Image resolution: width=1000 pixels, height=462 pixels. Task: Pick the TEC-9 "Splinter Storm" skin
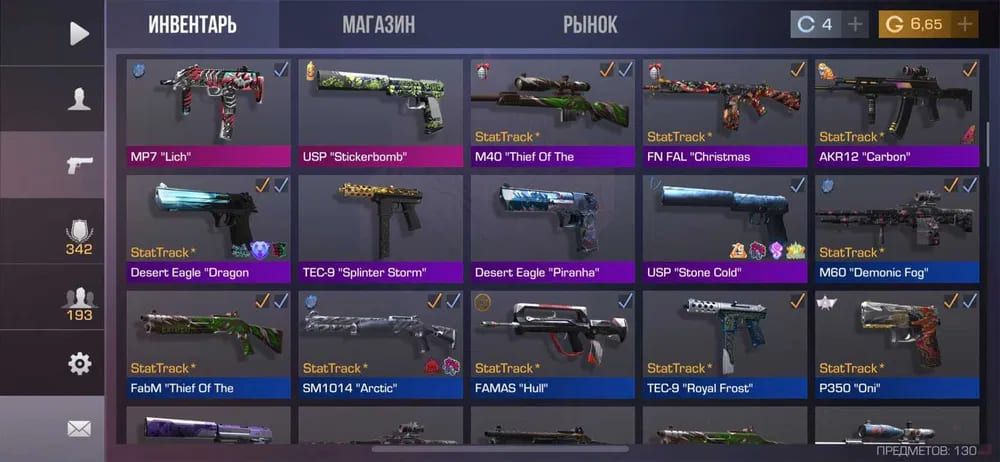380,228
